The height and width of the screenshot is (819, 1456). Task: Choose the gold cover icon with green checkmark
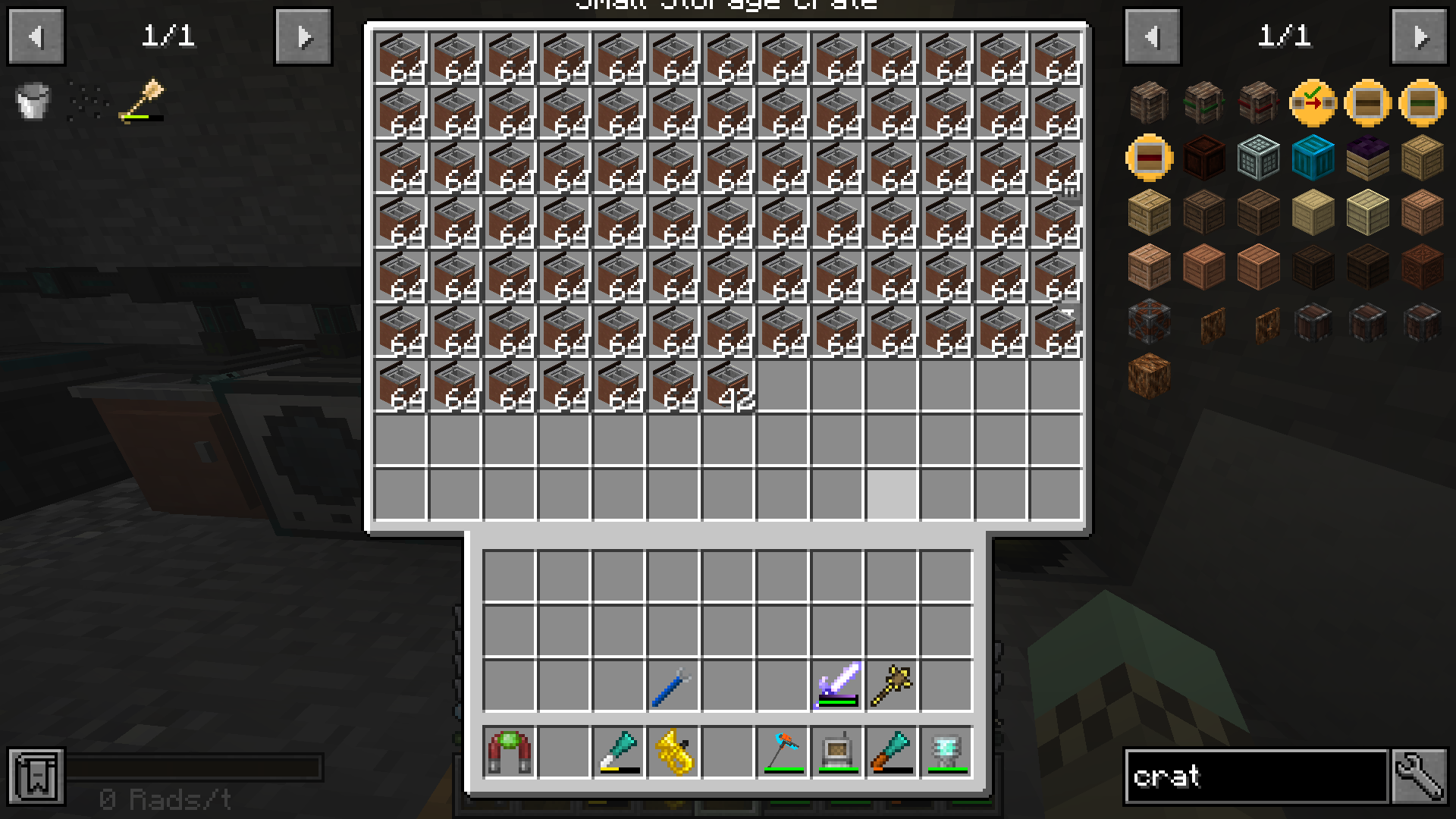tap(1313, 102)
